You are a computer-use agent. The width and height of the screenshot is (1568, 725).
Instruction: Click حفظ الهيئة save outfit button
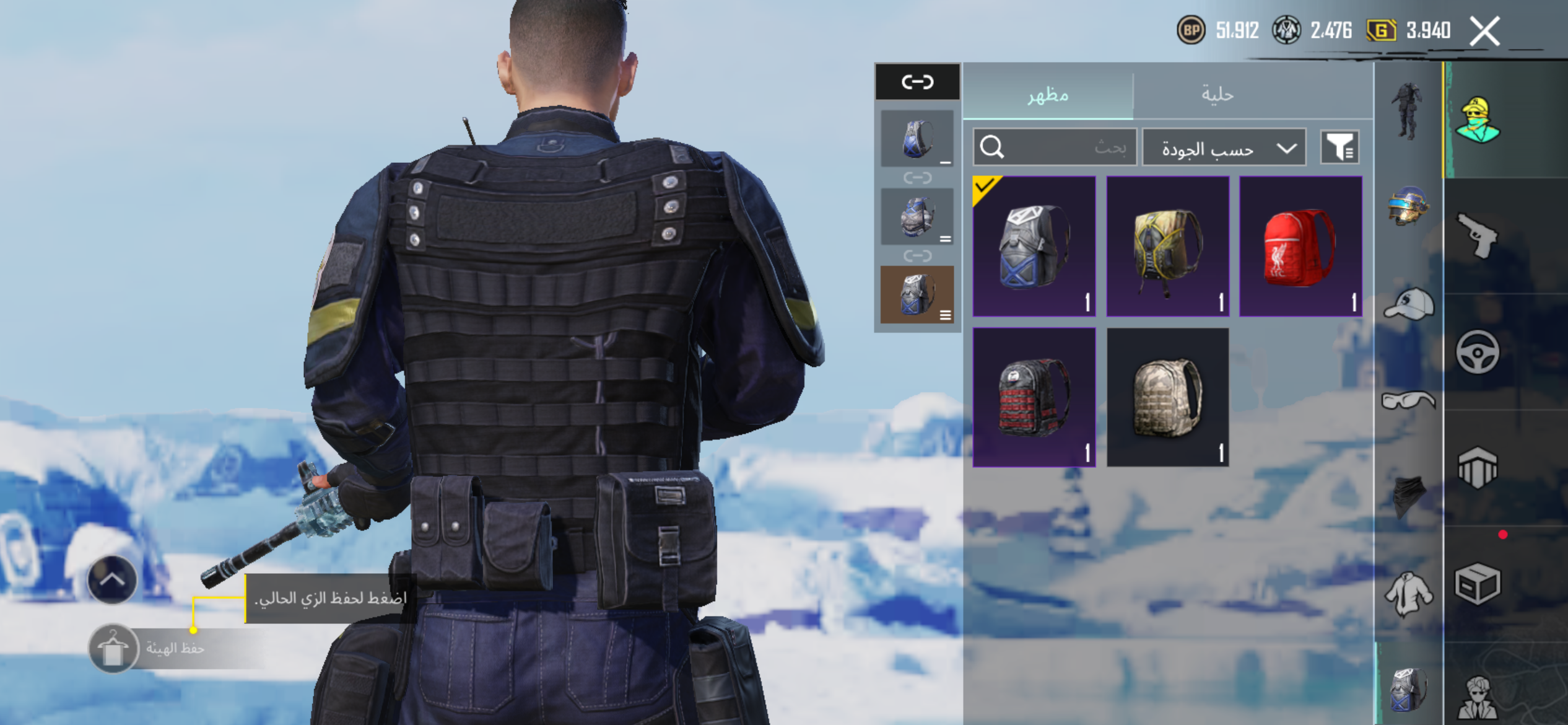point(113,649)
